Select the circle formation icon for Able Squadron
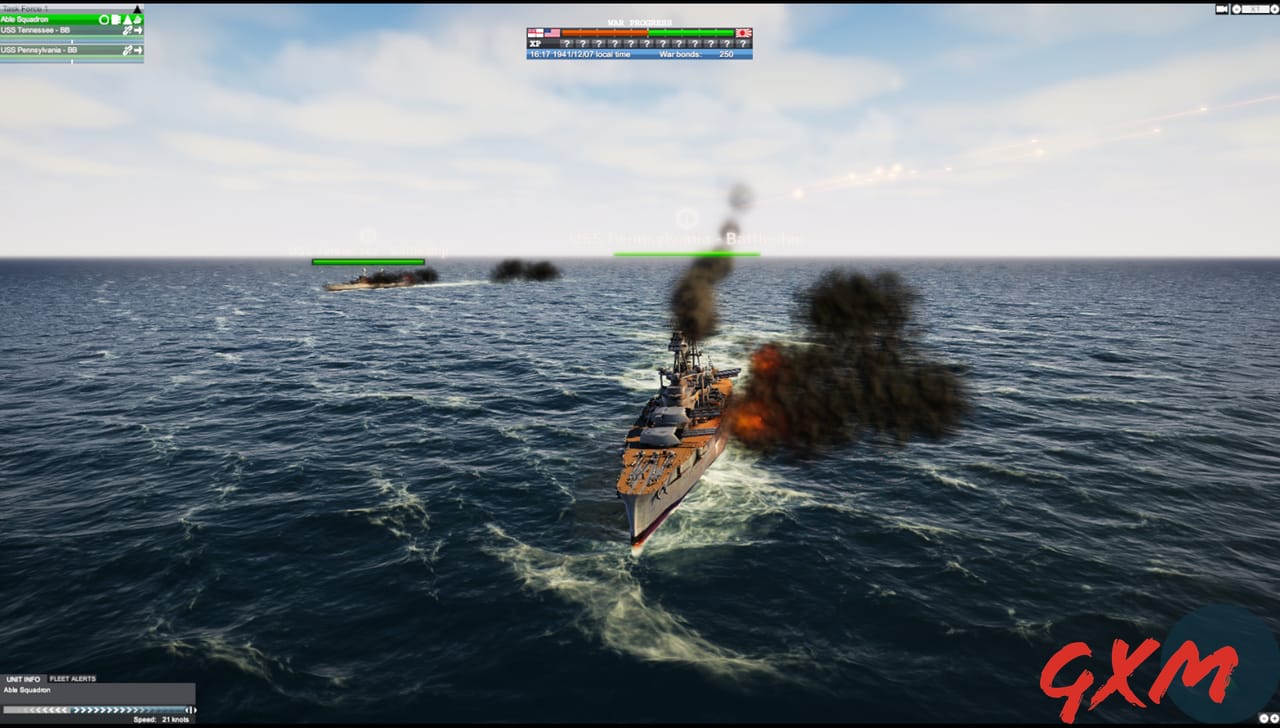The width and height of the screenshot is (1280, 728). pos(104,19)
